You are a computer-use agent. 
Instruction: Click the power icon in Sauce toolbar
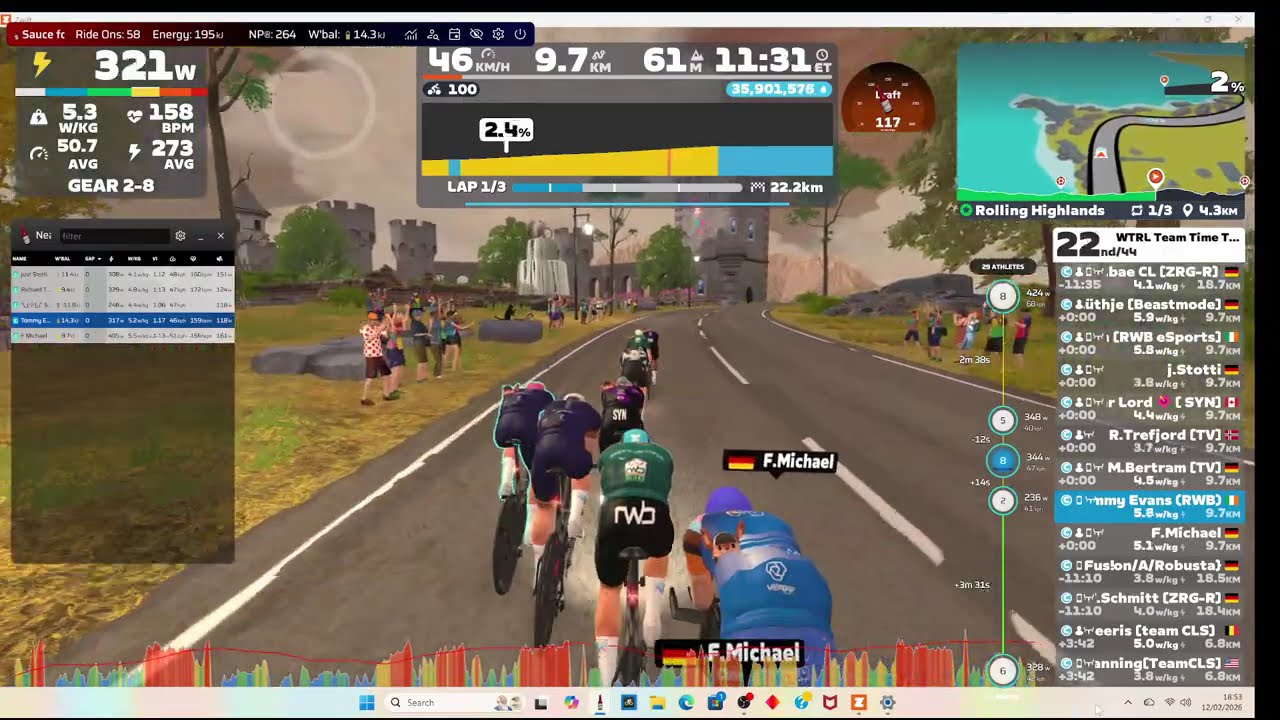(x=520, y=34)
